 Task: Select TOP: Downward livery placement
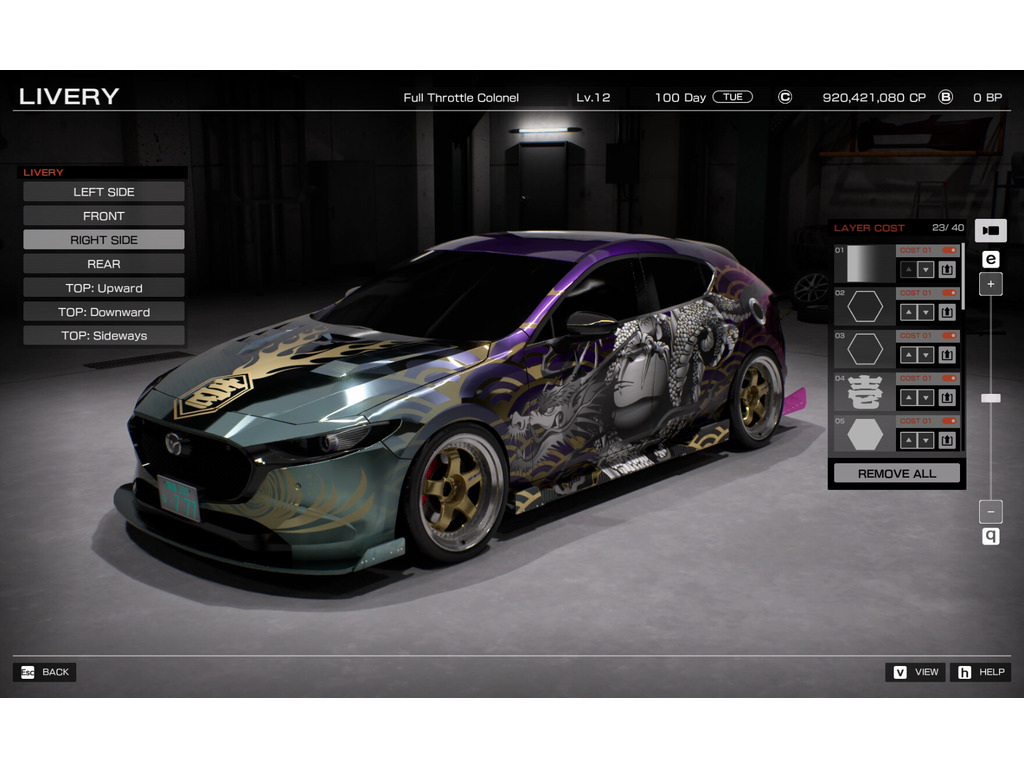pyautogui.click(x=104, y=312)
